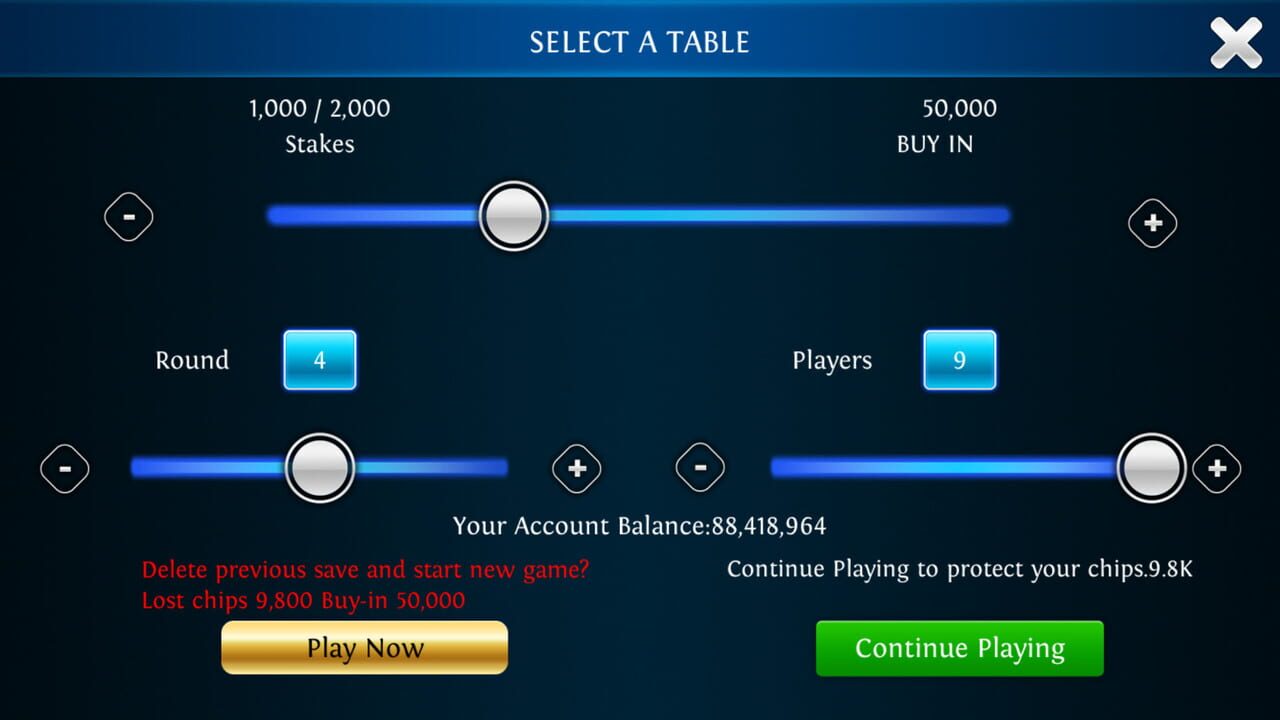Select the 1,000 / 2,000 Stakes label
Screen dimensions: 1280x720
(x=319, y=125)
